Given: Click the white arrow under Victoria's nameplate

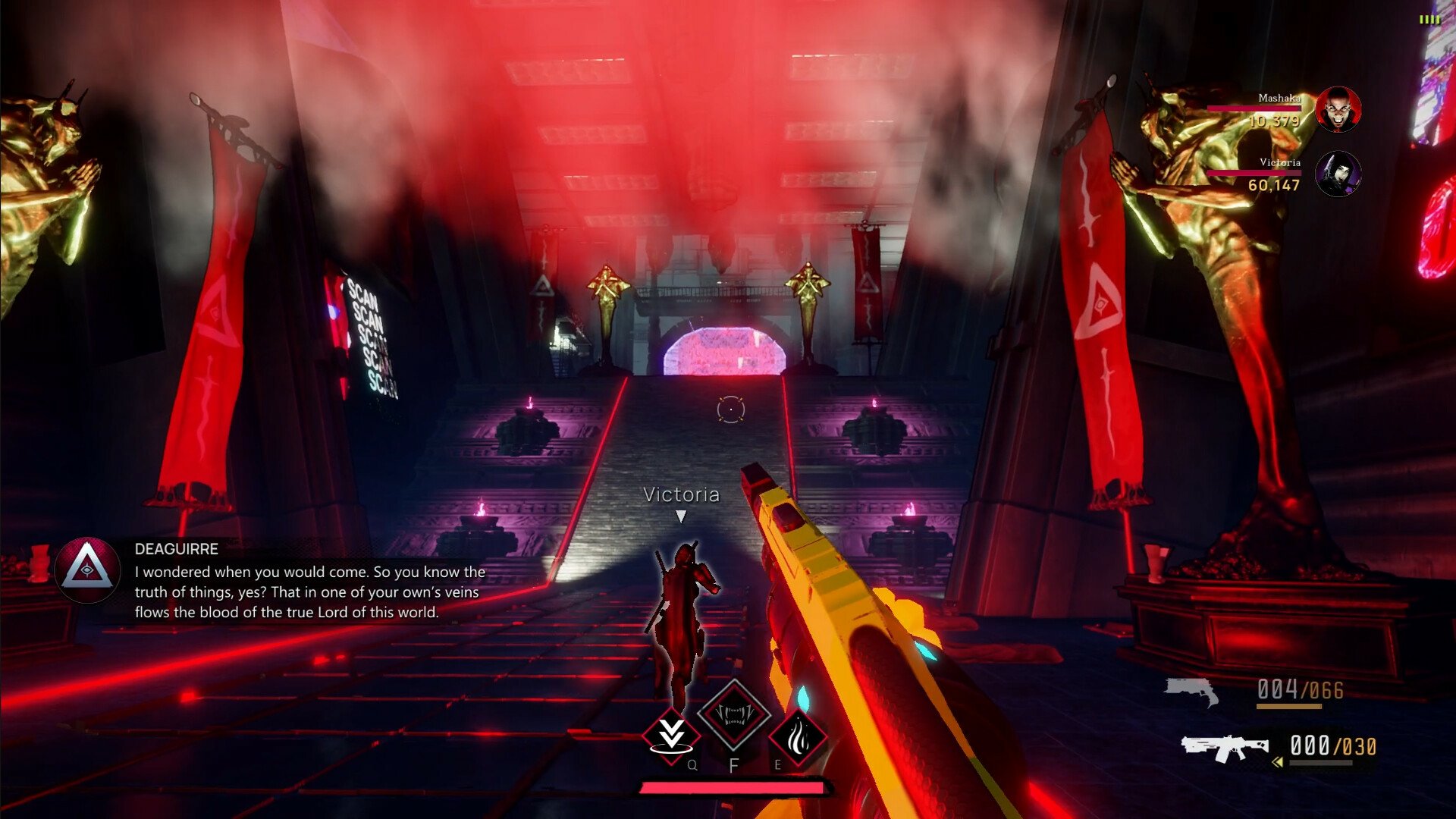Looking at the screenshot, I should [x=682, y=516].
